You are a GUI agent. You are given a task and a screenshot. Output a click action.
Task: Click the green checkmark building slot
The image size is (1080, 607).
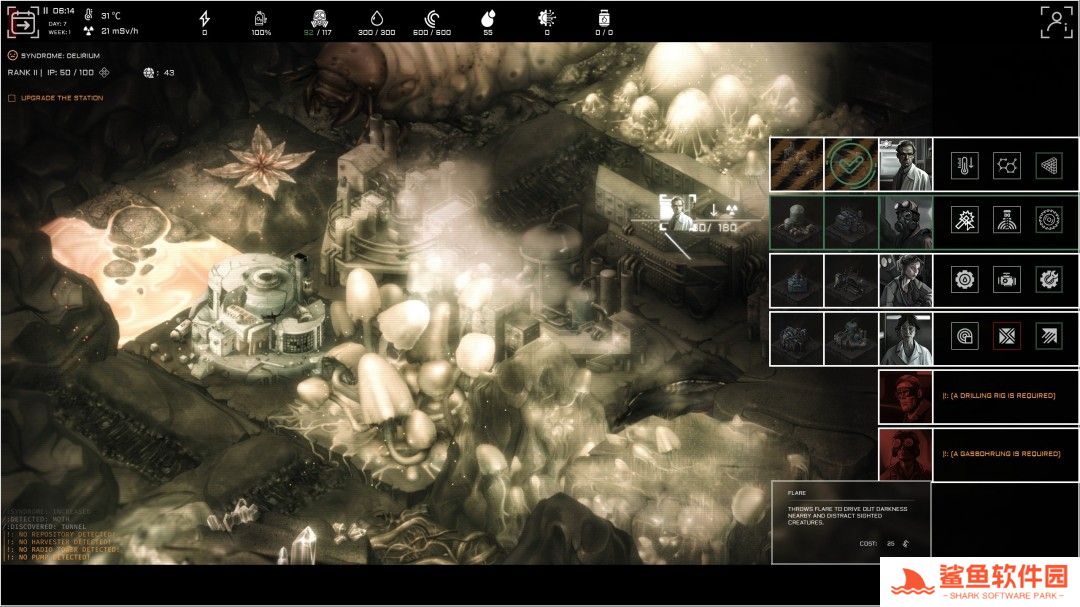pyautogui.click(x=851, y=165)
